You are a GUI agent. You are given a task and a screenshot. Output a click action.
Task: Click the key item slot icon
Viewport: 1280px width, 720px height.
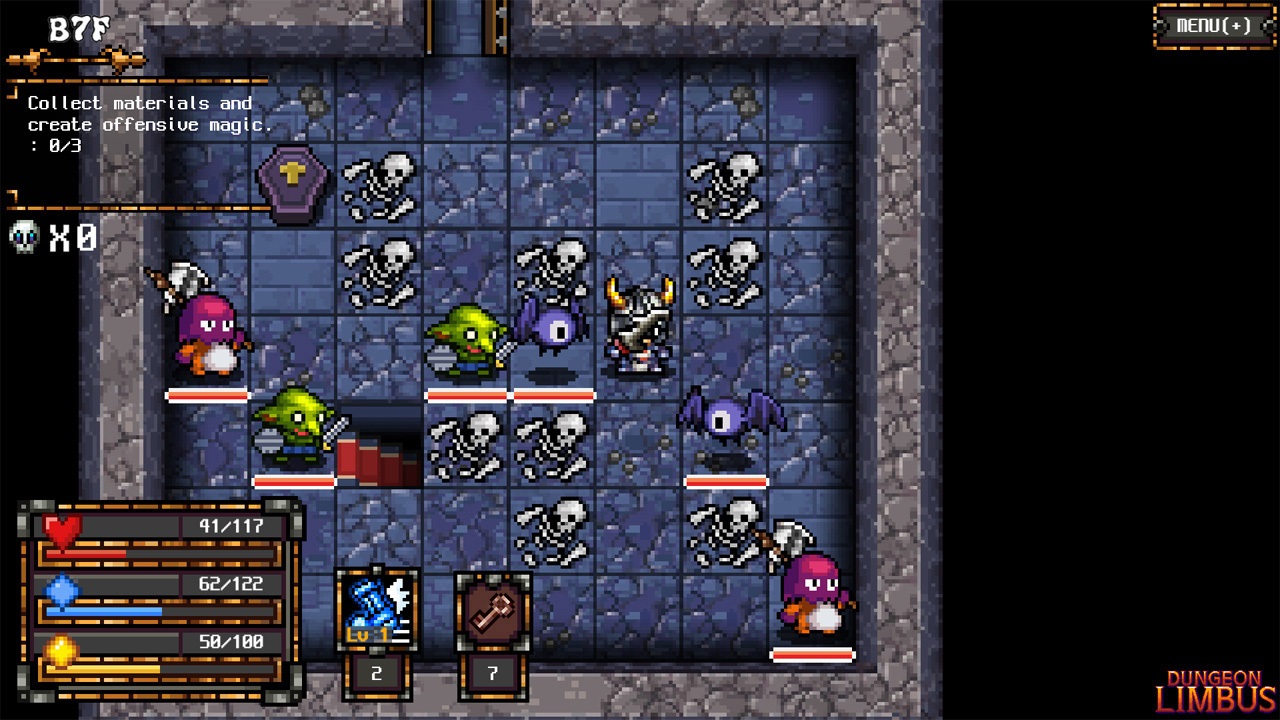pyautogui.click(x=492, y=608)
